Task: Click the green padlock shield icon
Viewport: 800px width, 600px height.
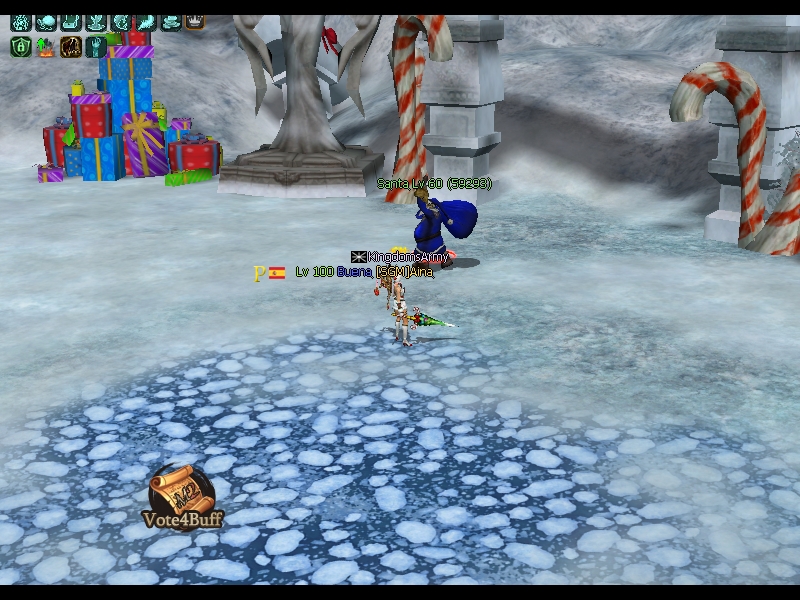Action: 21,46
